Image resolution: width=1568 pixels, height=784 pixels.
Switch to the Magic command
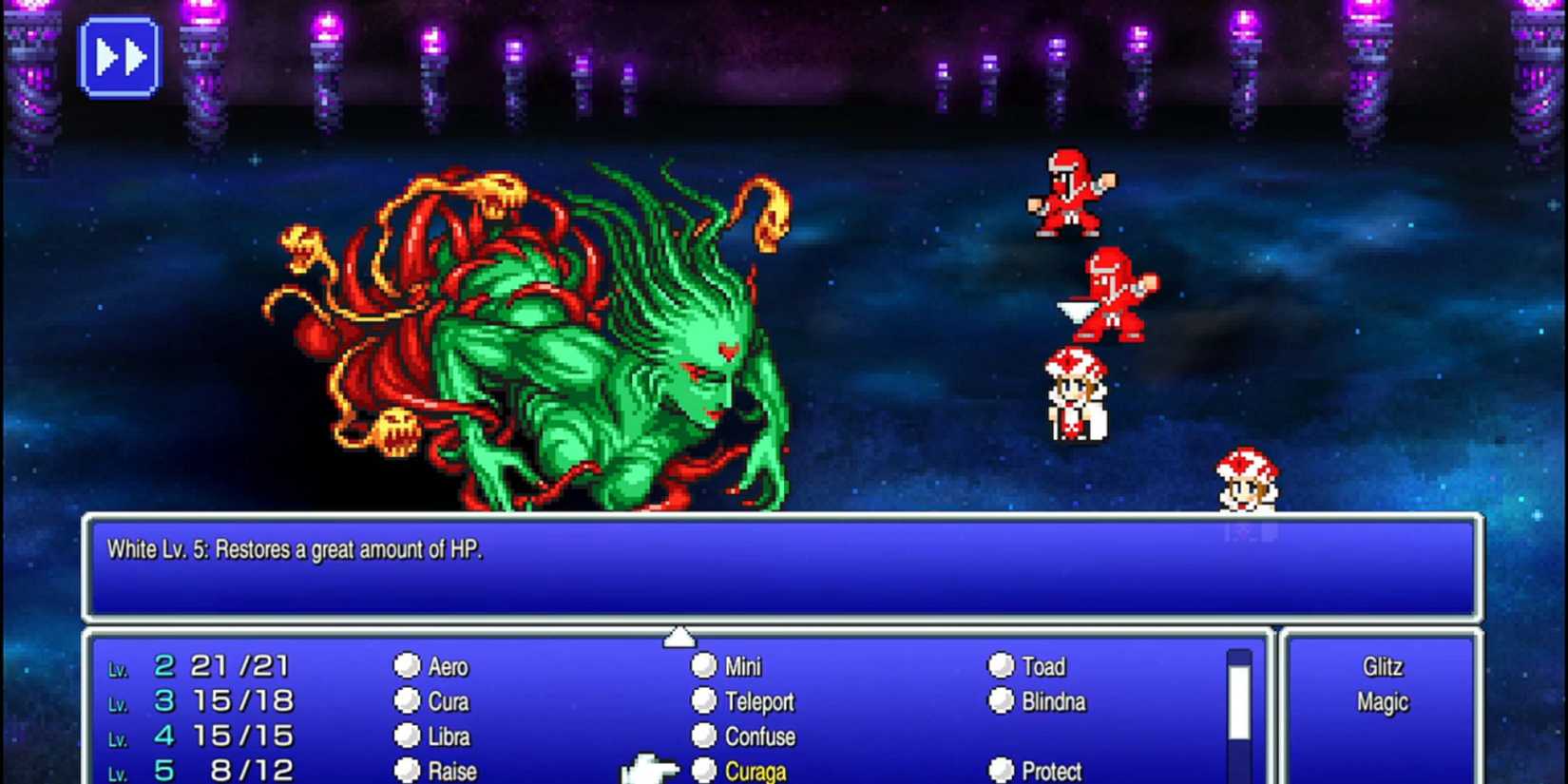tap(1384, 701)
